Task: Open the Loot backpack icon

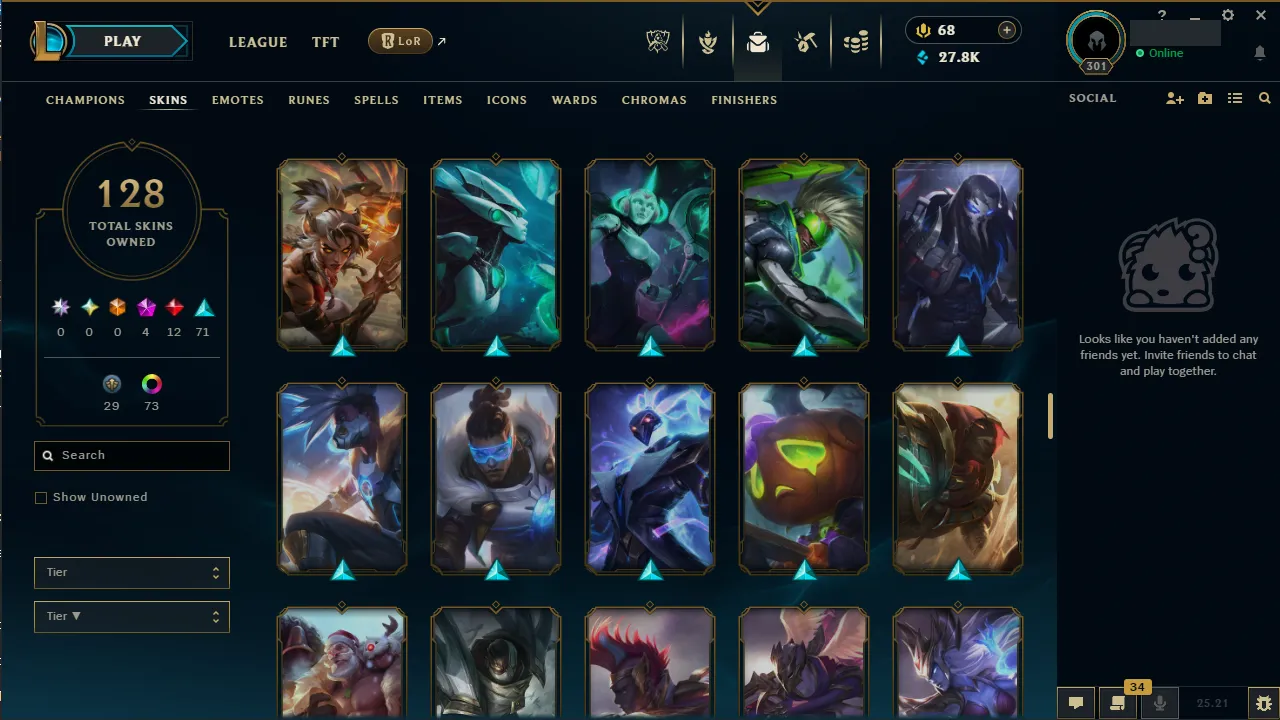Action: [757, 43]
